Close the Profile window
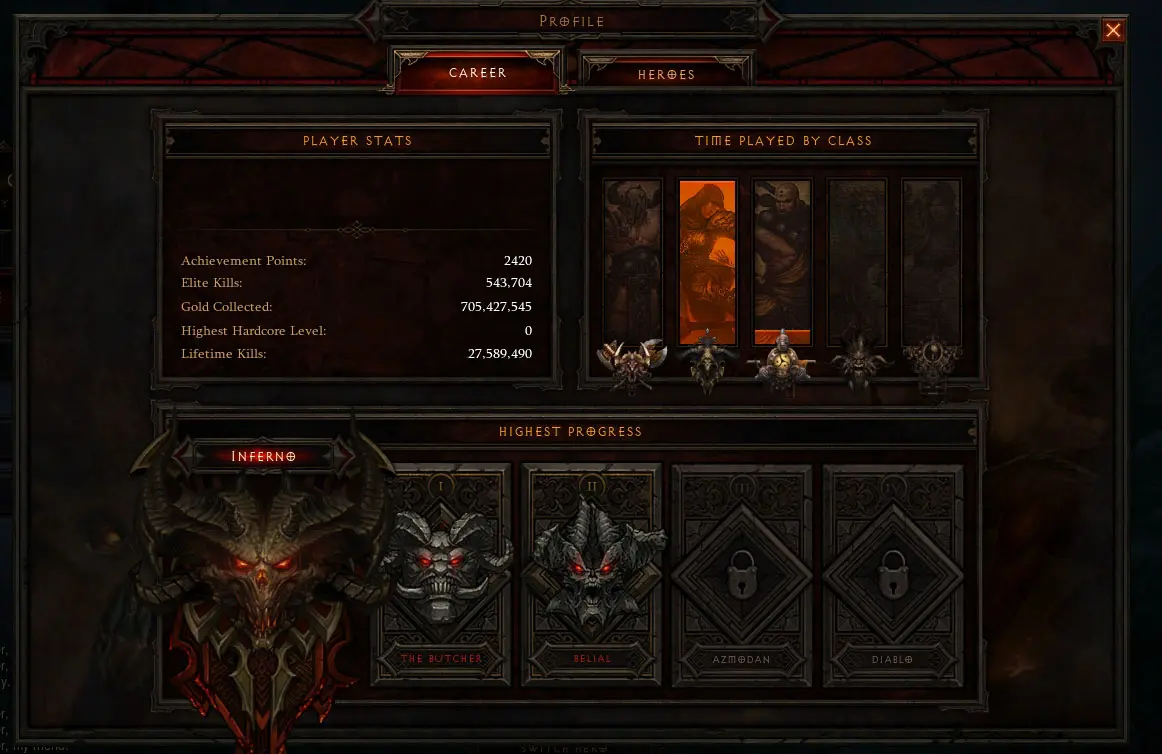 coord(1113,31)
